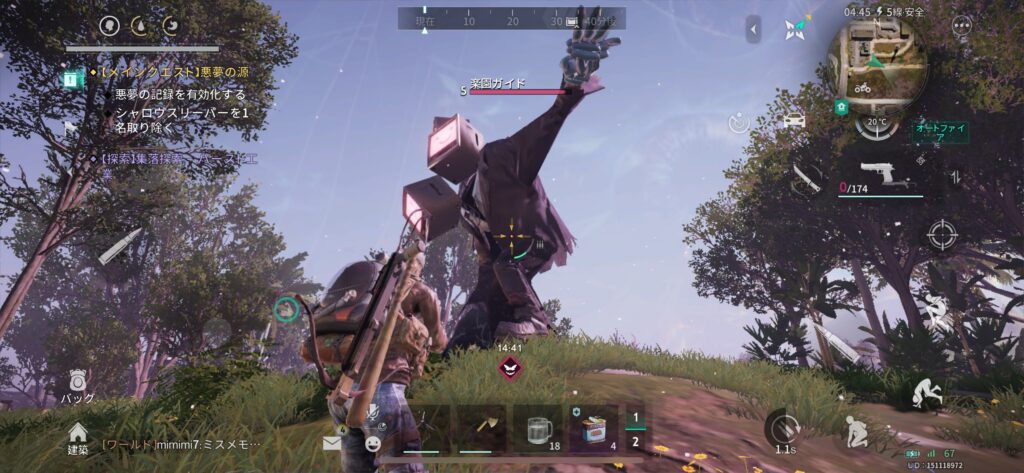Summon the vehicle with car icon
The height and width of the screenshot is (473, 1024).
793,122
